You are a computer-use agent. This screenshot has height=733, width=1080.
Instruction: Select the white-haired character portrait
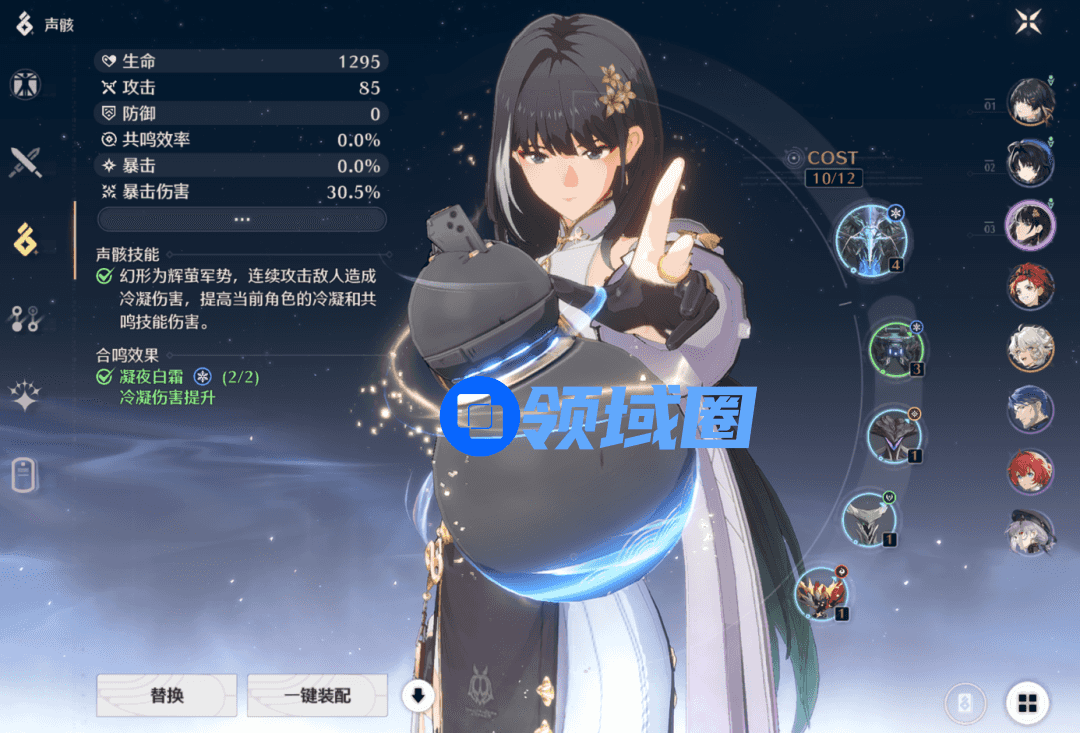1029,347
